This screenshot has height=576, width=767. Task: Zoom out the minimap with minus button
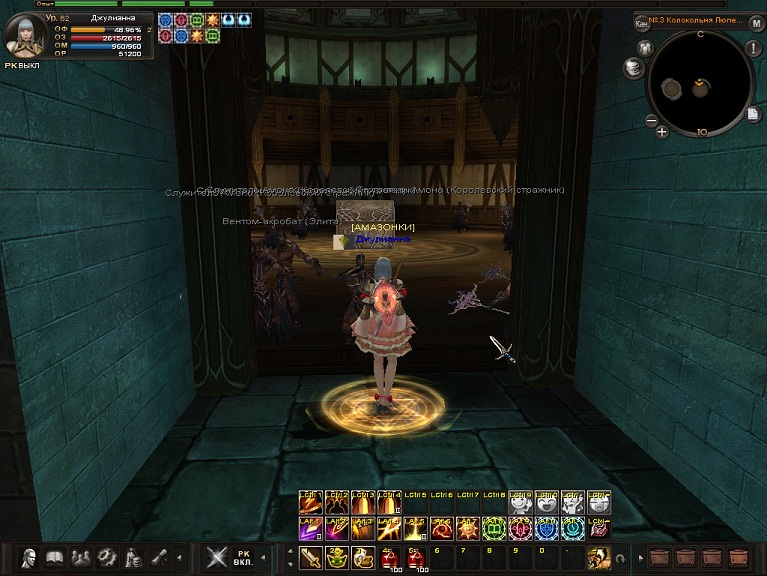tap(651, 120)
